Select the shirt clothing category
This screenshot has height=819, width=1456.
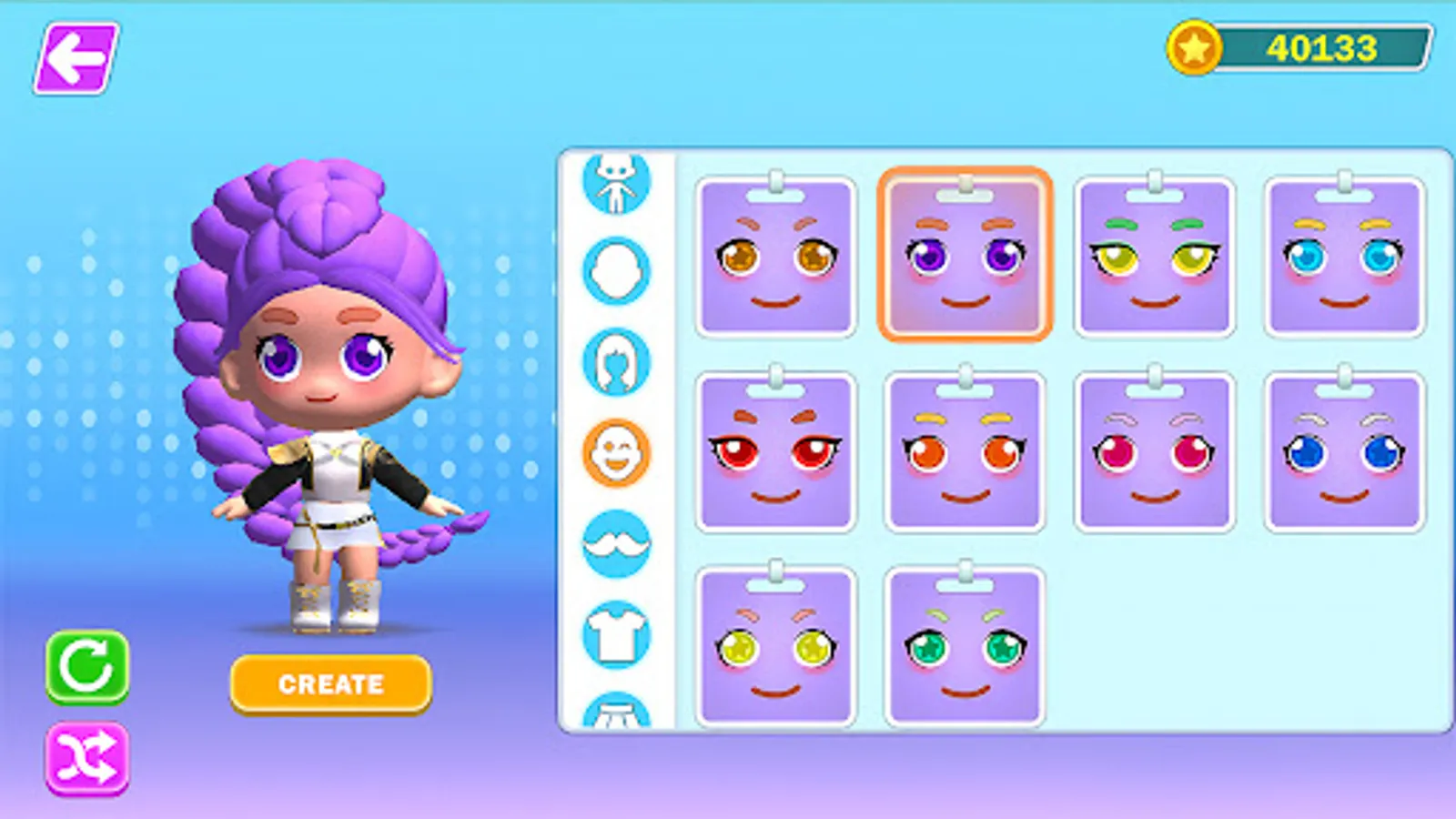click(x=614, y=632)
